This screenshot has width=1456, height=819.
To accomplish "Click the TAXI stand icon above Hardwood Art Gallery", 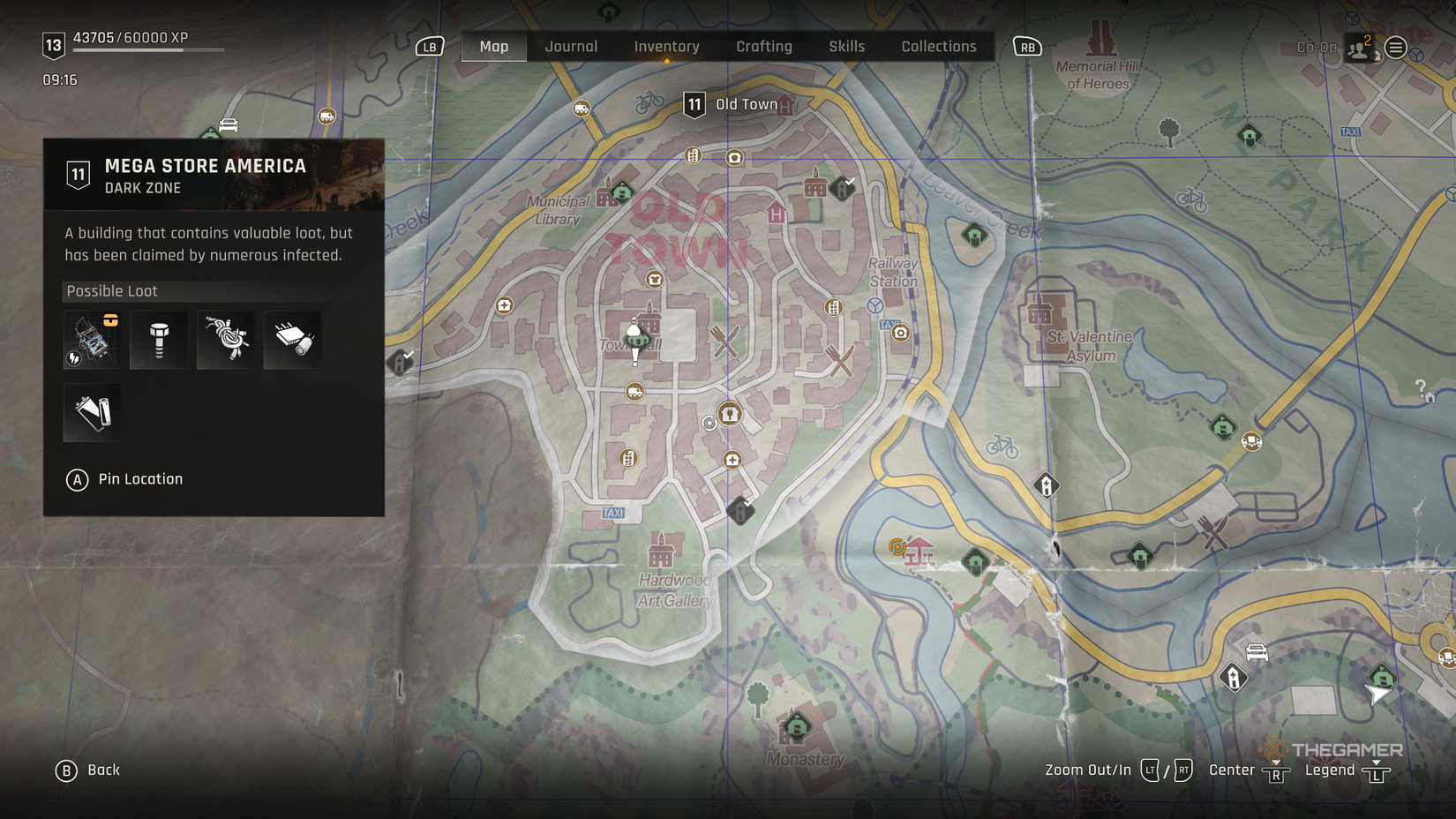I will (x=612, y=513).
